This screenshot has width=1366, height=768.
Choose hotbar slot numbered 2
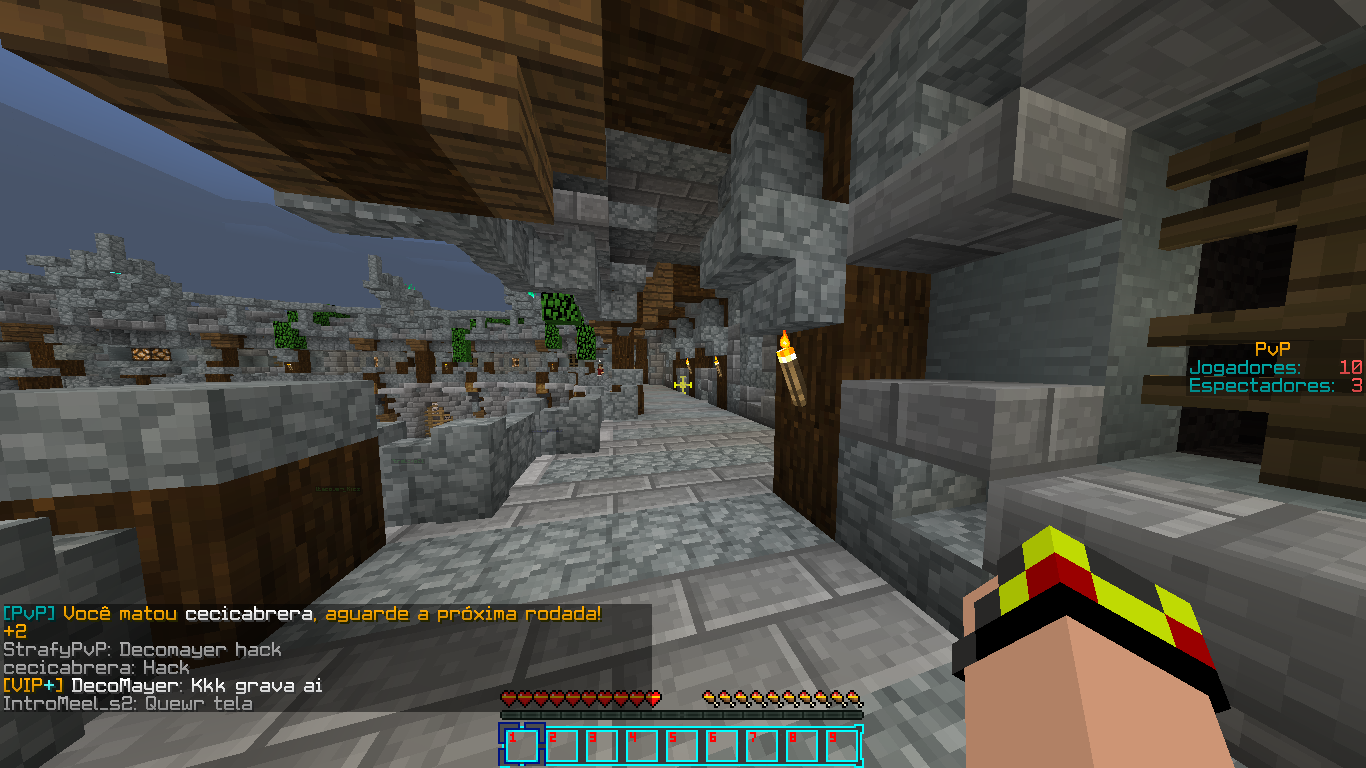[561, 746]
